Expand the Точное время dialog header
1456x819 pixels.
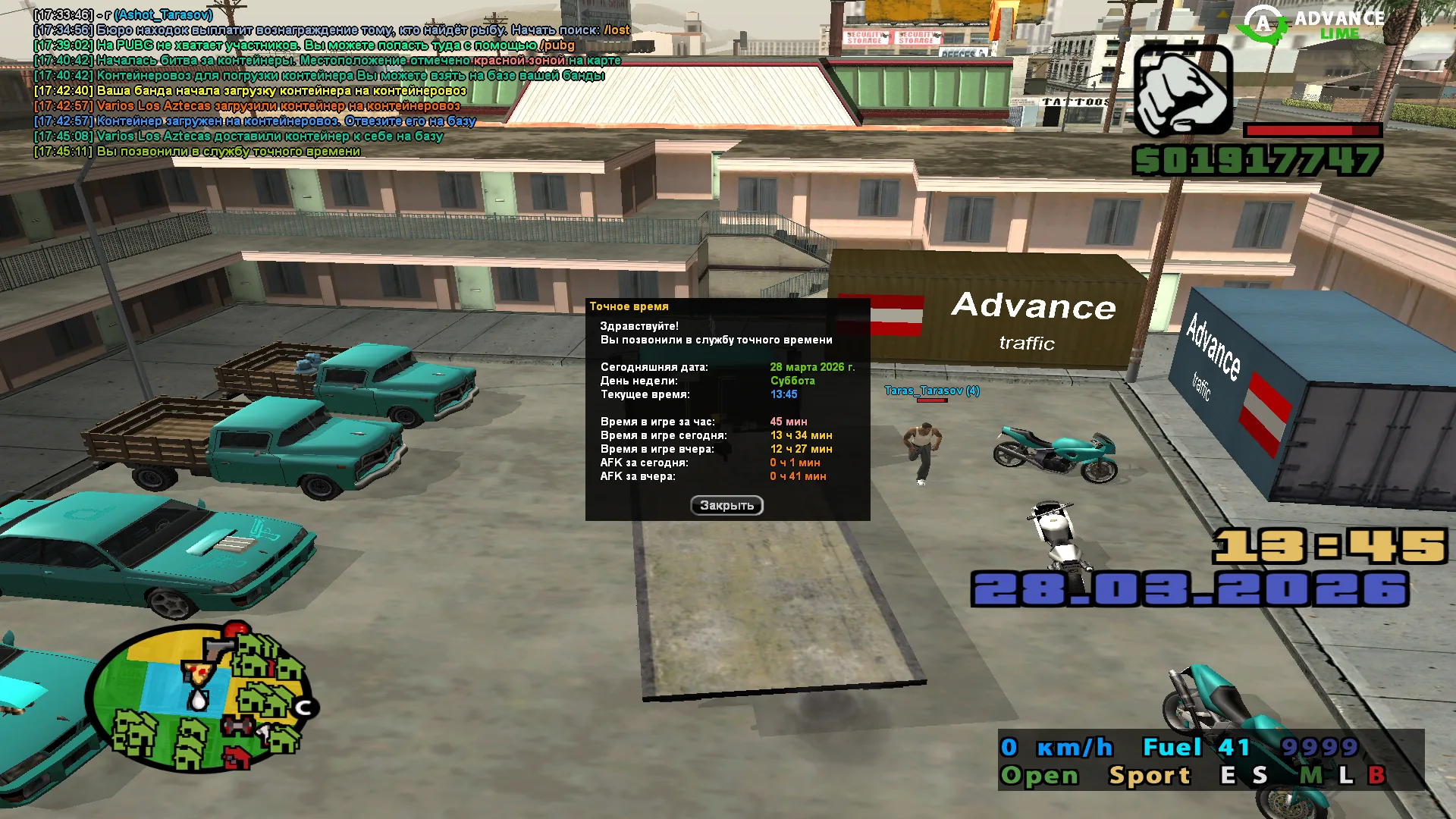point(630,307)
